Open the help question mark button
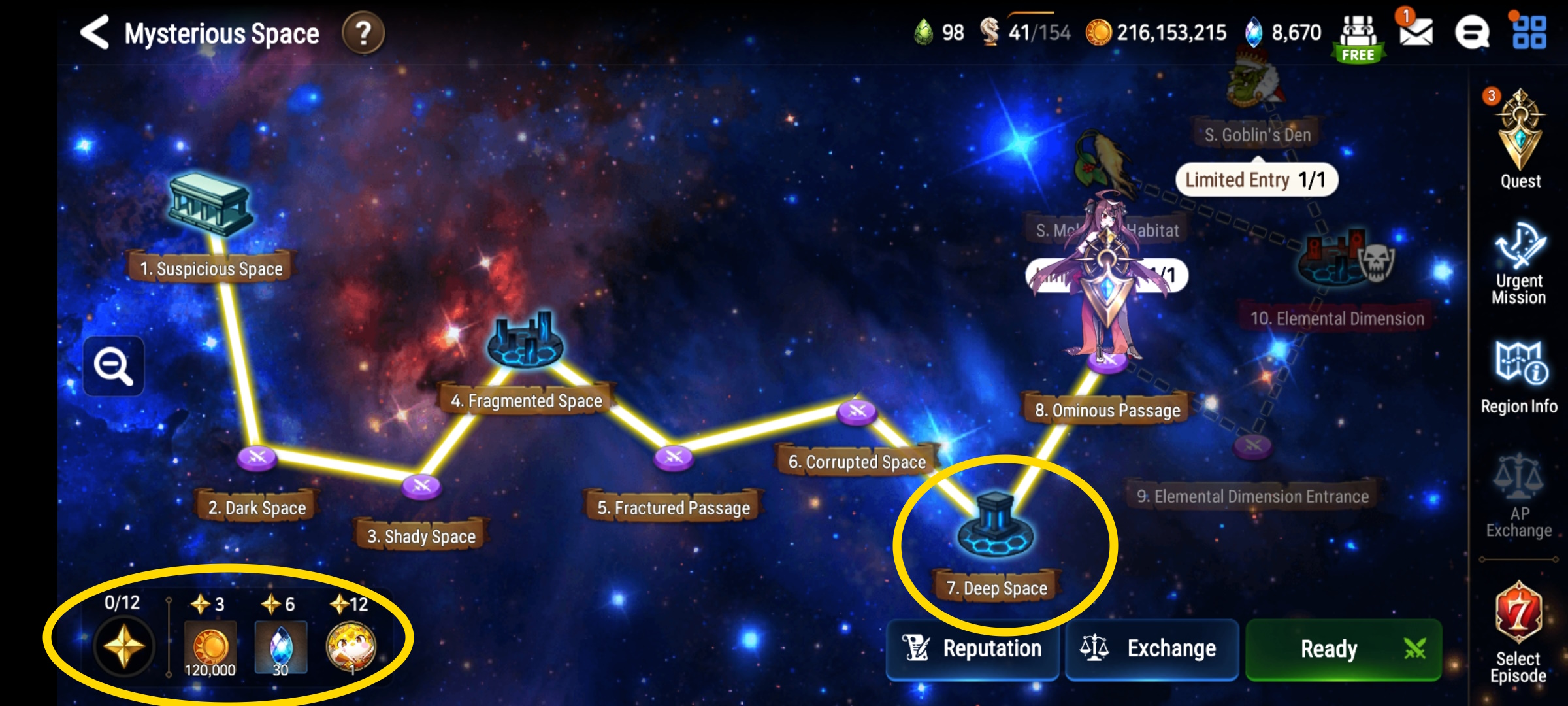This screenshot has height=706, width=1568. pyautogui.click(x=363, y=31)
